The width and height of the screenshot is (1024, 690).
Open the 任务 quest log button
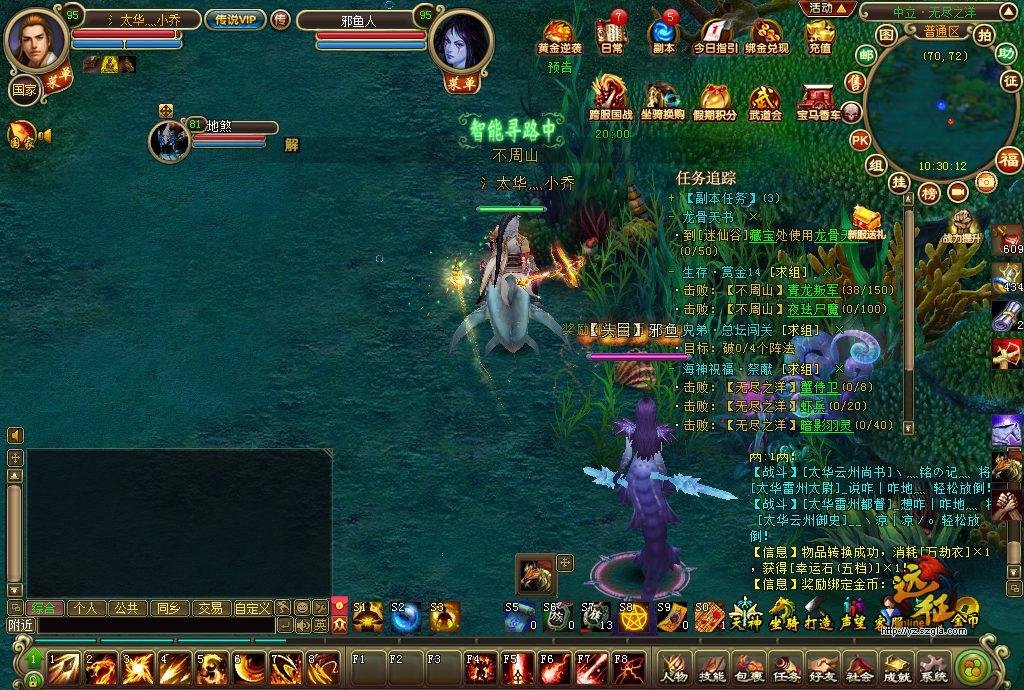pyautogui.click(x=786, y=667)
